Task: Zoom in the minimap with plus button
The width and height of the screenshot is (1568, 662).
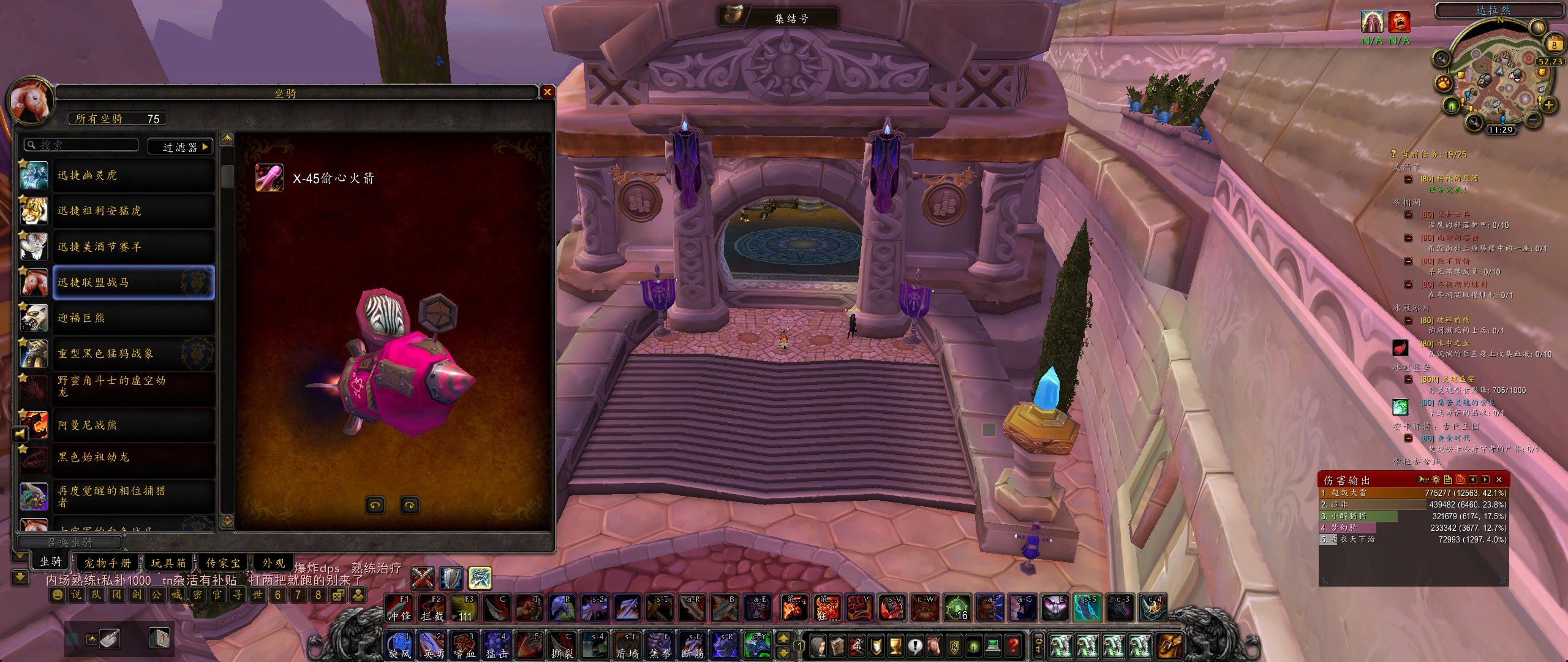Action: coord(1548,105)
